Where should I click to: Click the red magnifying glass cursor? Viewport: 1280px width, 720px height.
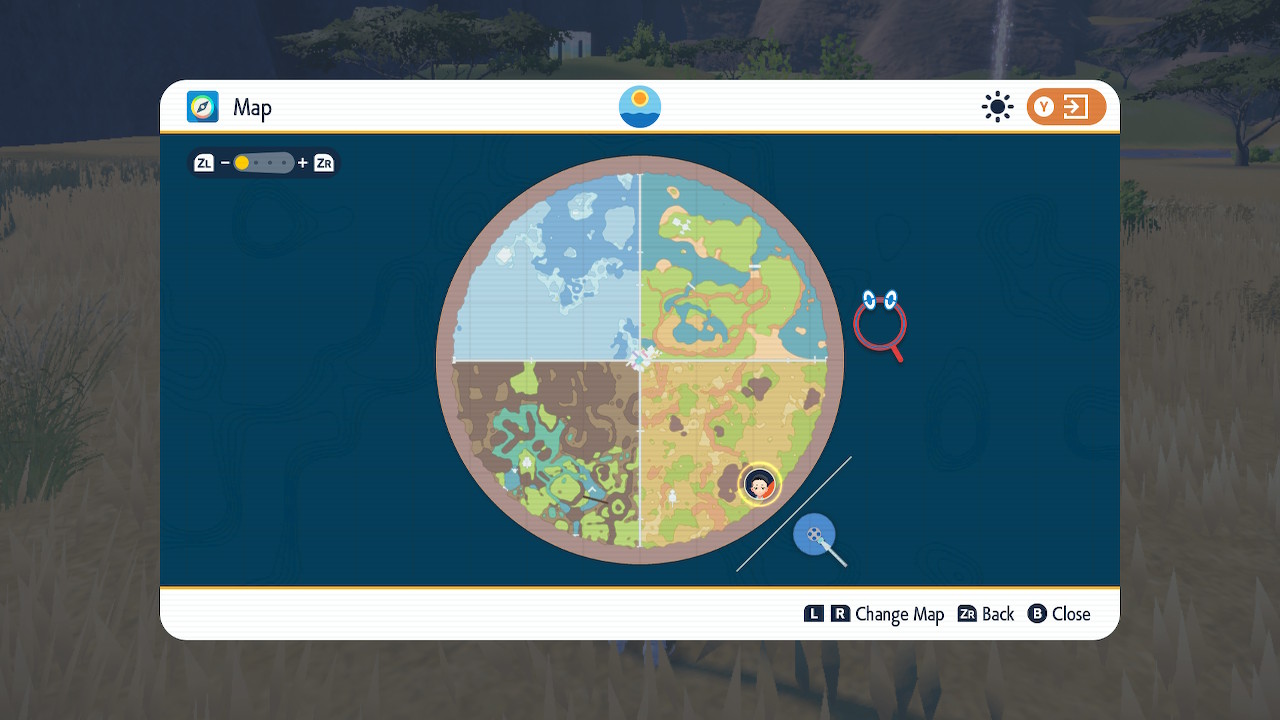880,323
